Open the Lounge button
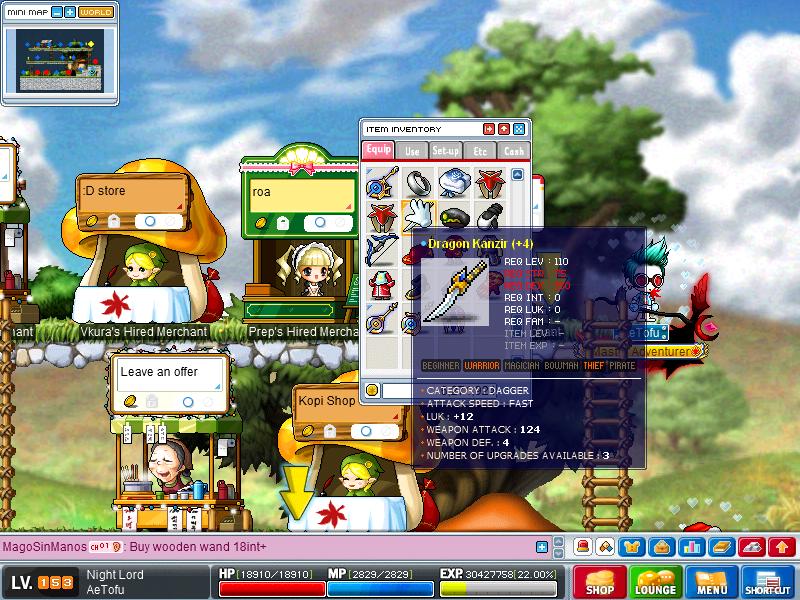 (x=656, y=582)
